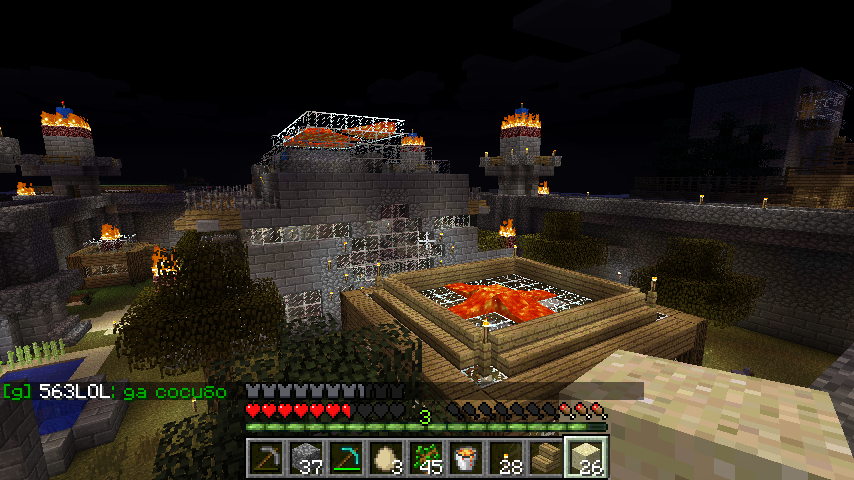This screenshot has width=854, height=480.
Task: Choose the diamond pickaxe slot
Action: tap(346, 459)
